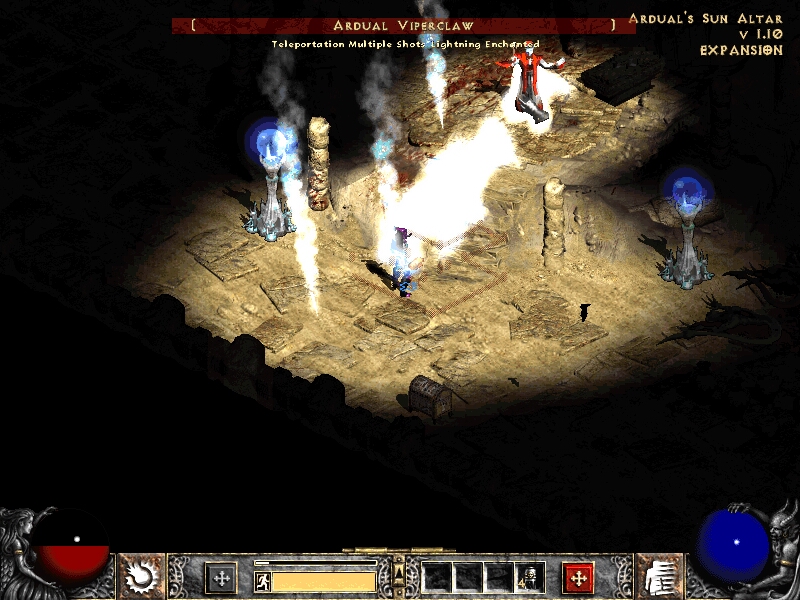This screenshot has width=800, height=600.
Task: Open the left-click attack skill selector
Action: click(x=142, y=576)
